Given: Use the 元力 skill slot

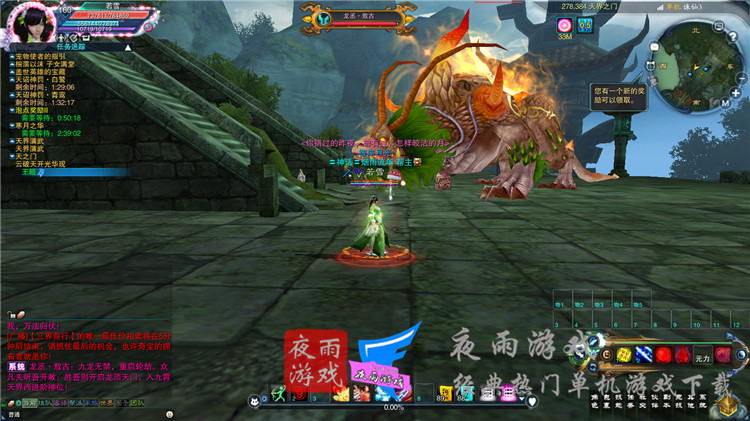Looking at the screenshot, I should [x=701, y=356].
